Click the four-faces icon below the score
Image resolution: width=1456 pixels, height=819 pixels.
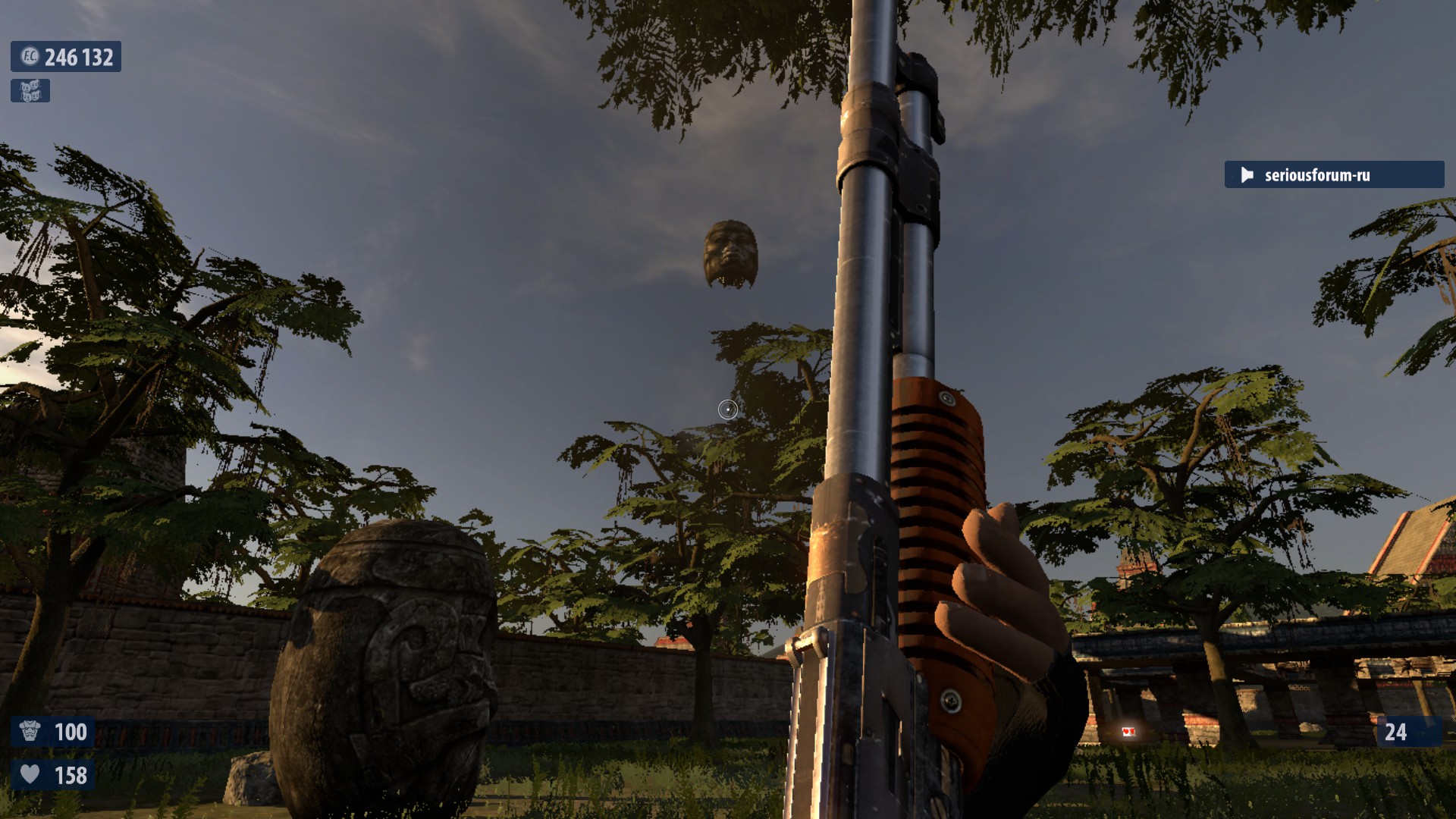30,91
